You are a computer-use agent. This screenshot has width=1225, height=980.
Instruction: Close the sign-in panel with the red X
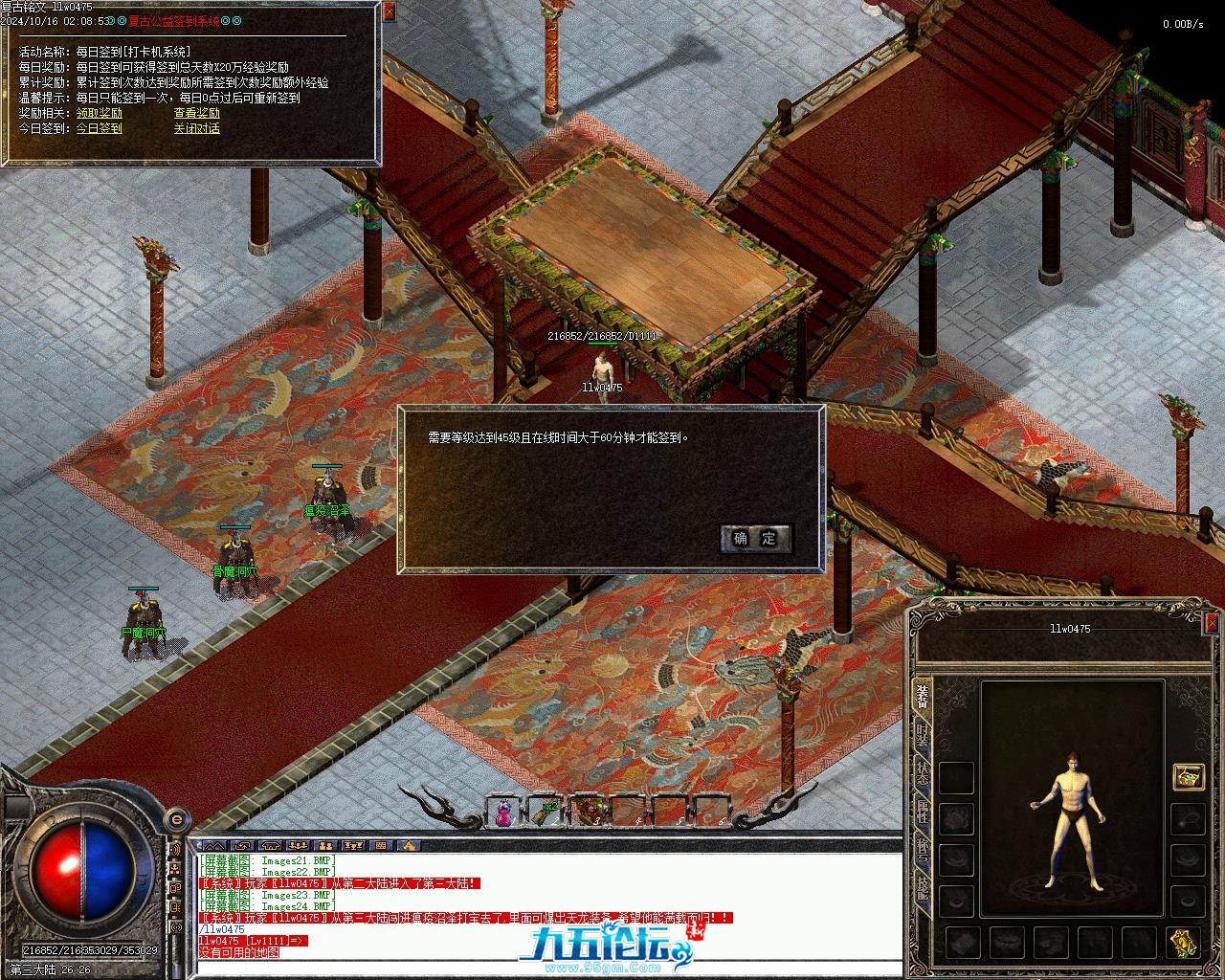coord(388,12)
